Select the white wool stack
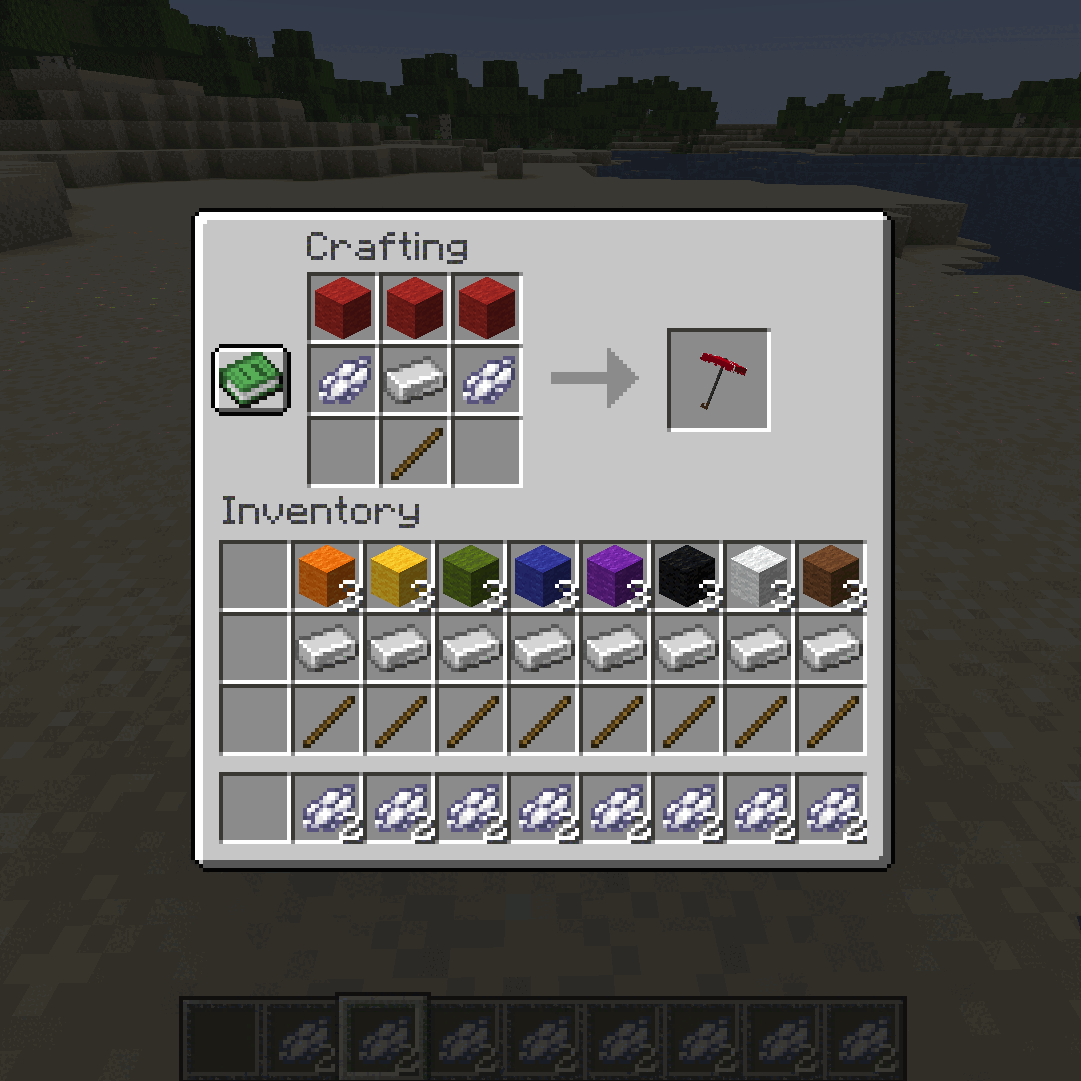 759,576
